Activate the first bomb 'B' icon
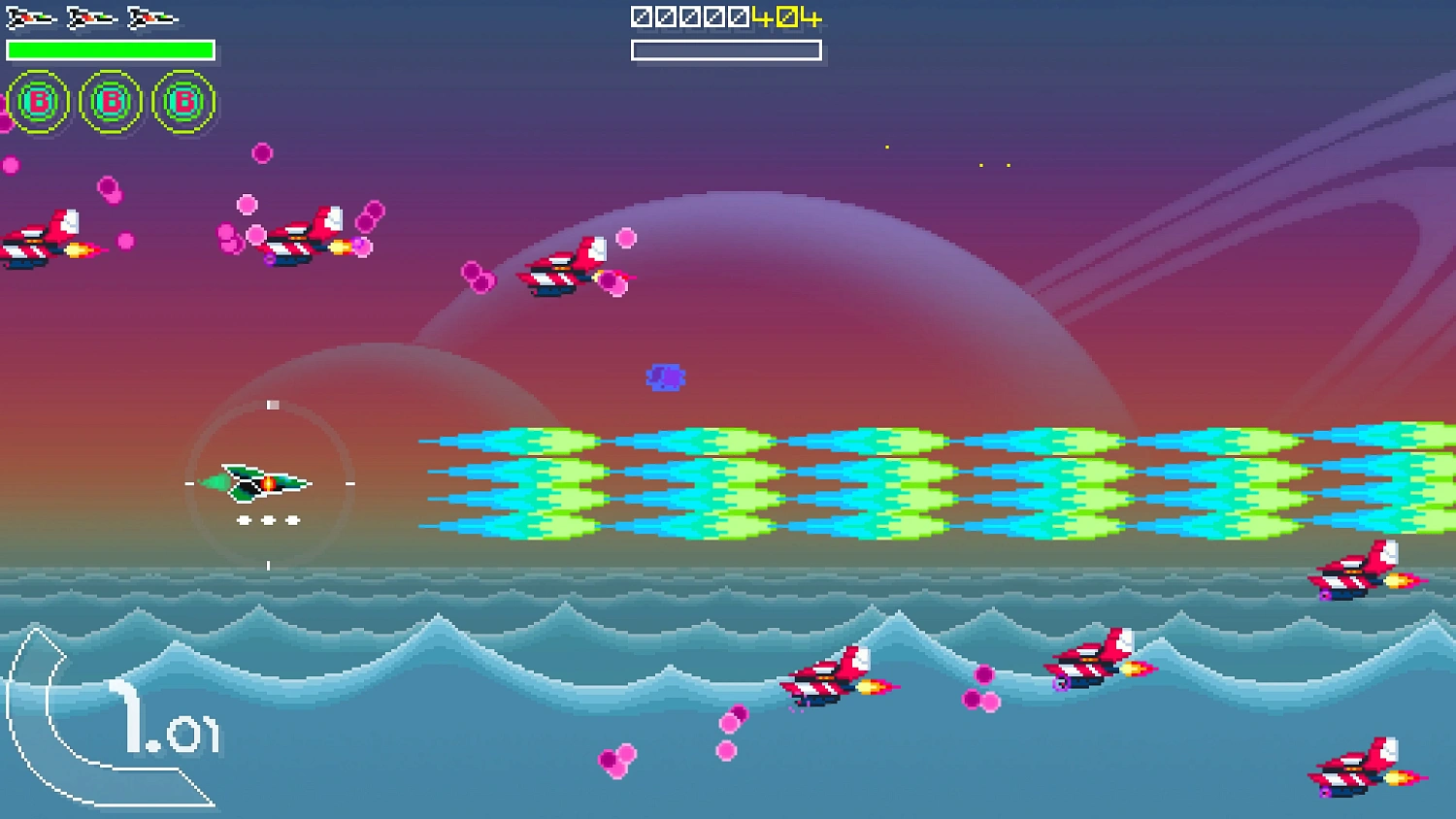This screenshot has height=819, width=1456. point(37,100)
